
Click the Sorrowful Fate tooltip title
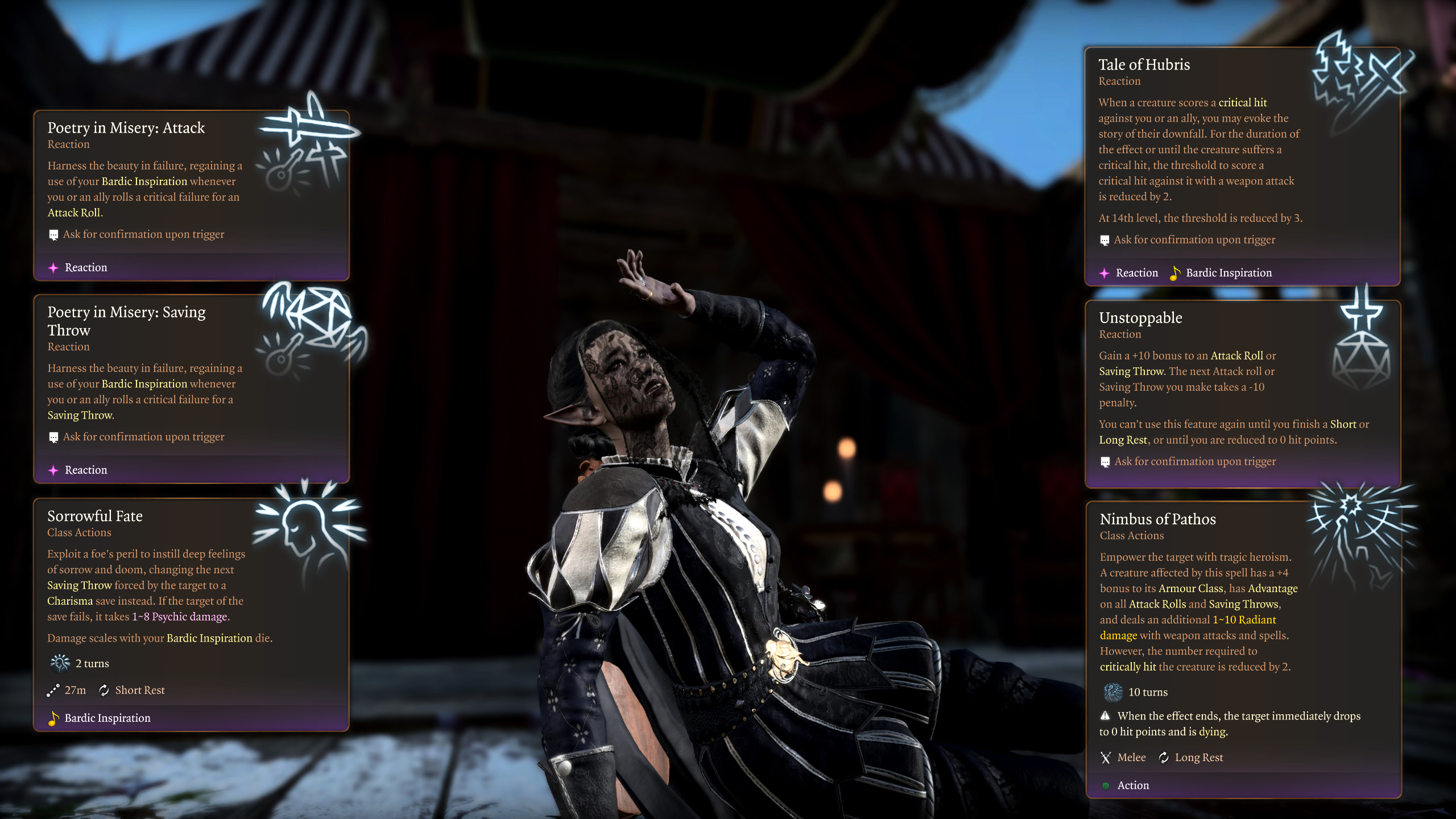tap(95, 516)
